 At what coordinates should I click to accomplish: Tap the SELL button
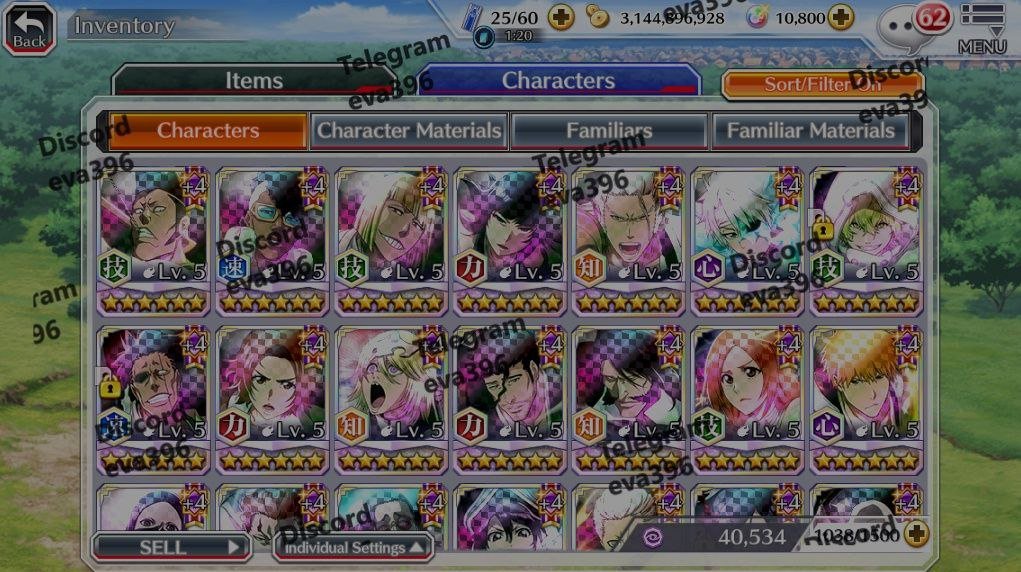click(170, 547)
